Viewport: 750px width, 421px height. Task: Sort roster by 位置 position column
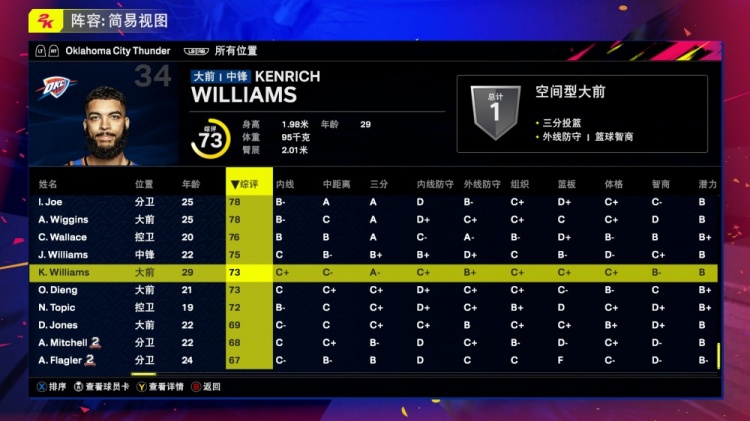(x=144, y=184)
